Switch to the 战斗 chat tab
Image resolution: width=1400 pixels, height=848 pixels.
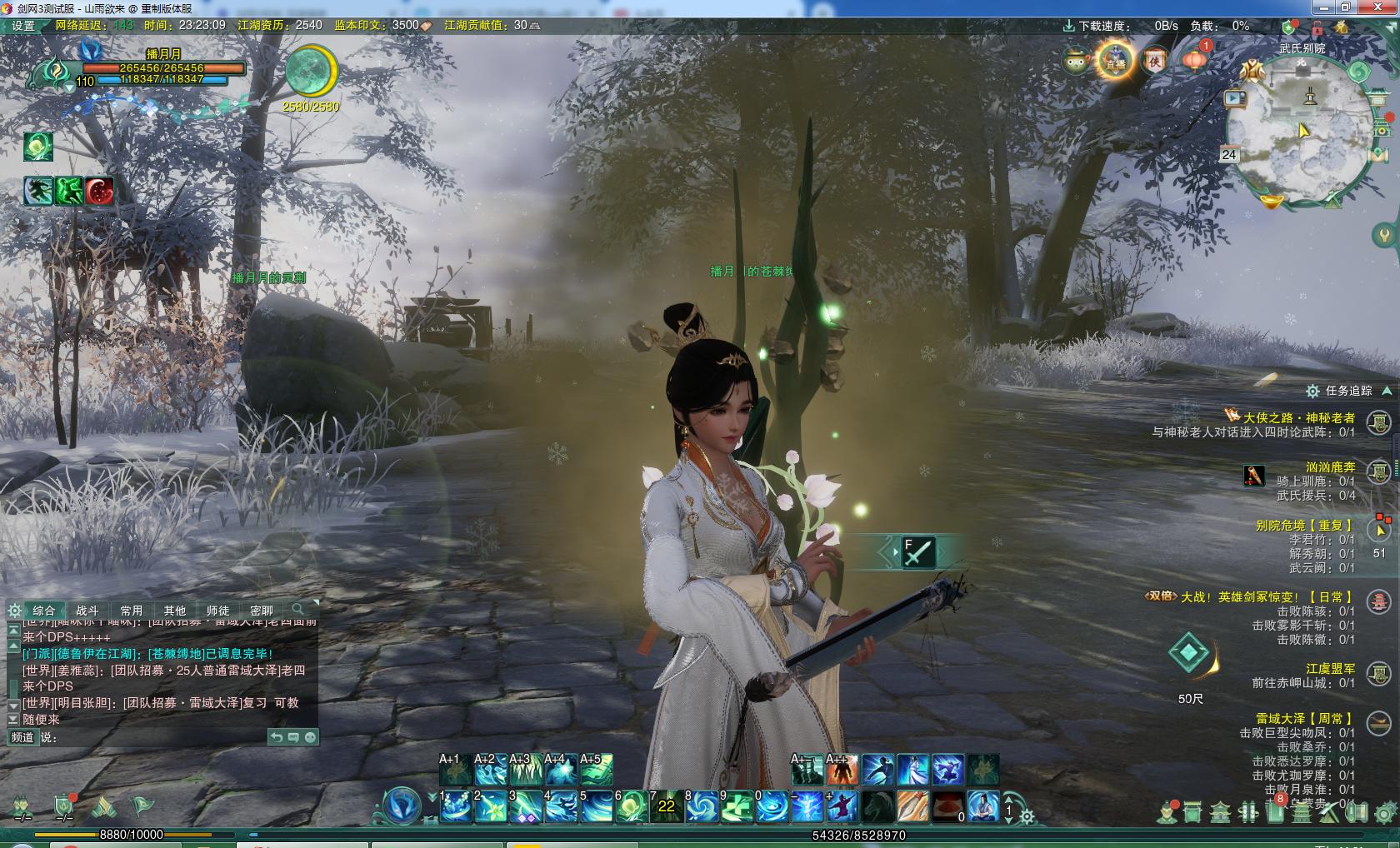pyautogui.click(x=87, y=611)
